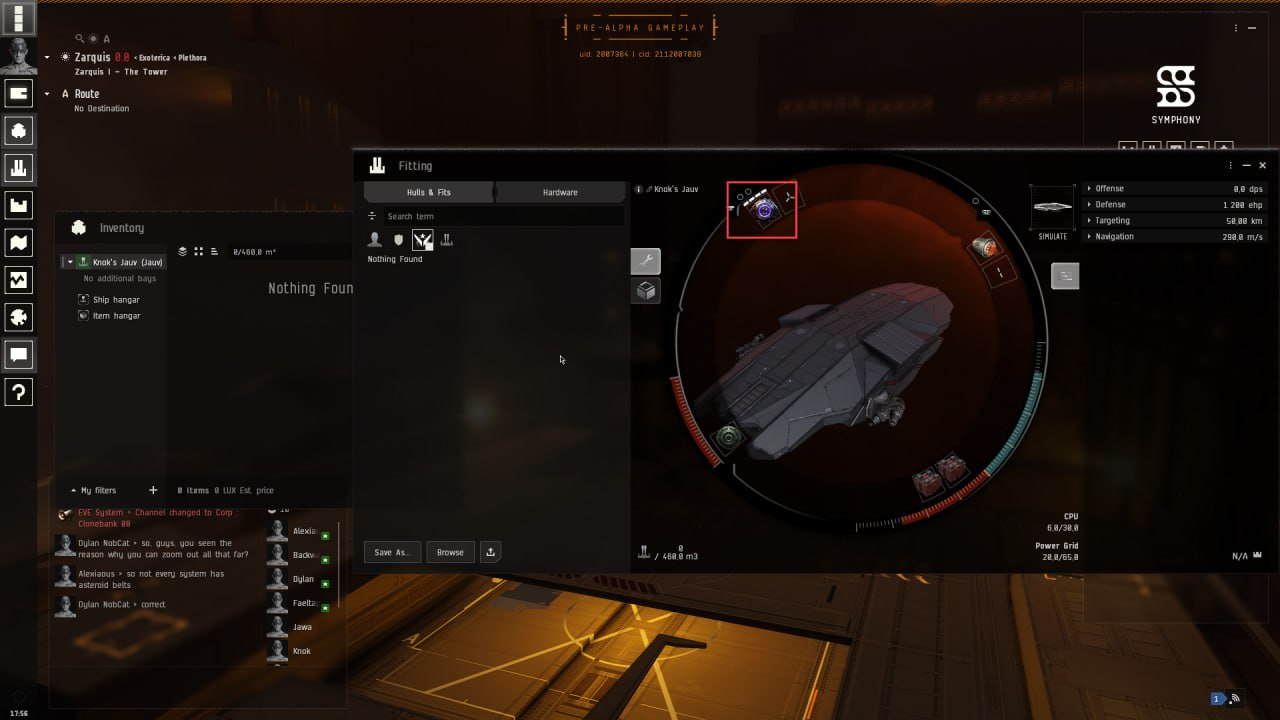Click the Search term field
The height and width of the screenshot is (720, 1280).
coord(500,216)
